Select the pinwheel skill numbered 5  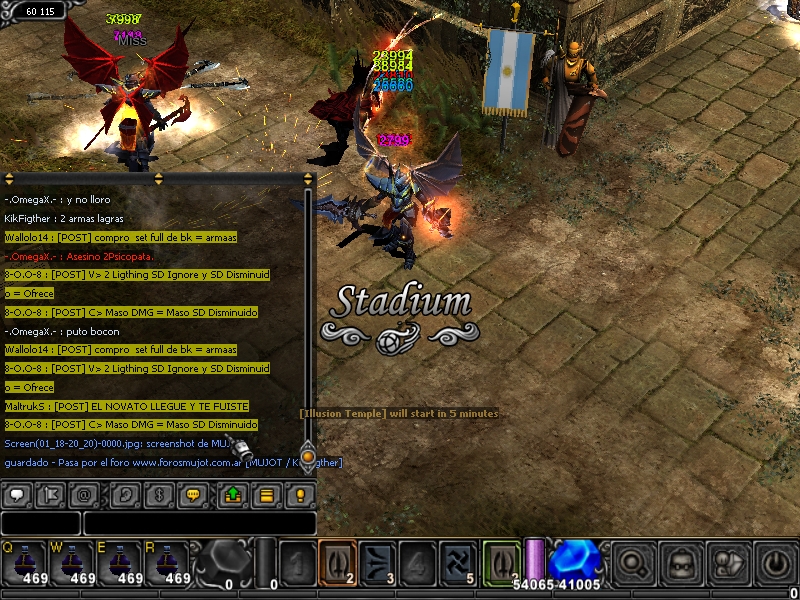[x=457, y=562]
